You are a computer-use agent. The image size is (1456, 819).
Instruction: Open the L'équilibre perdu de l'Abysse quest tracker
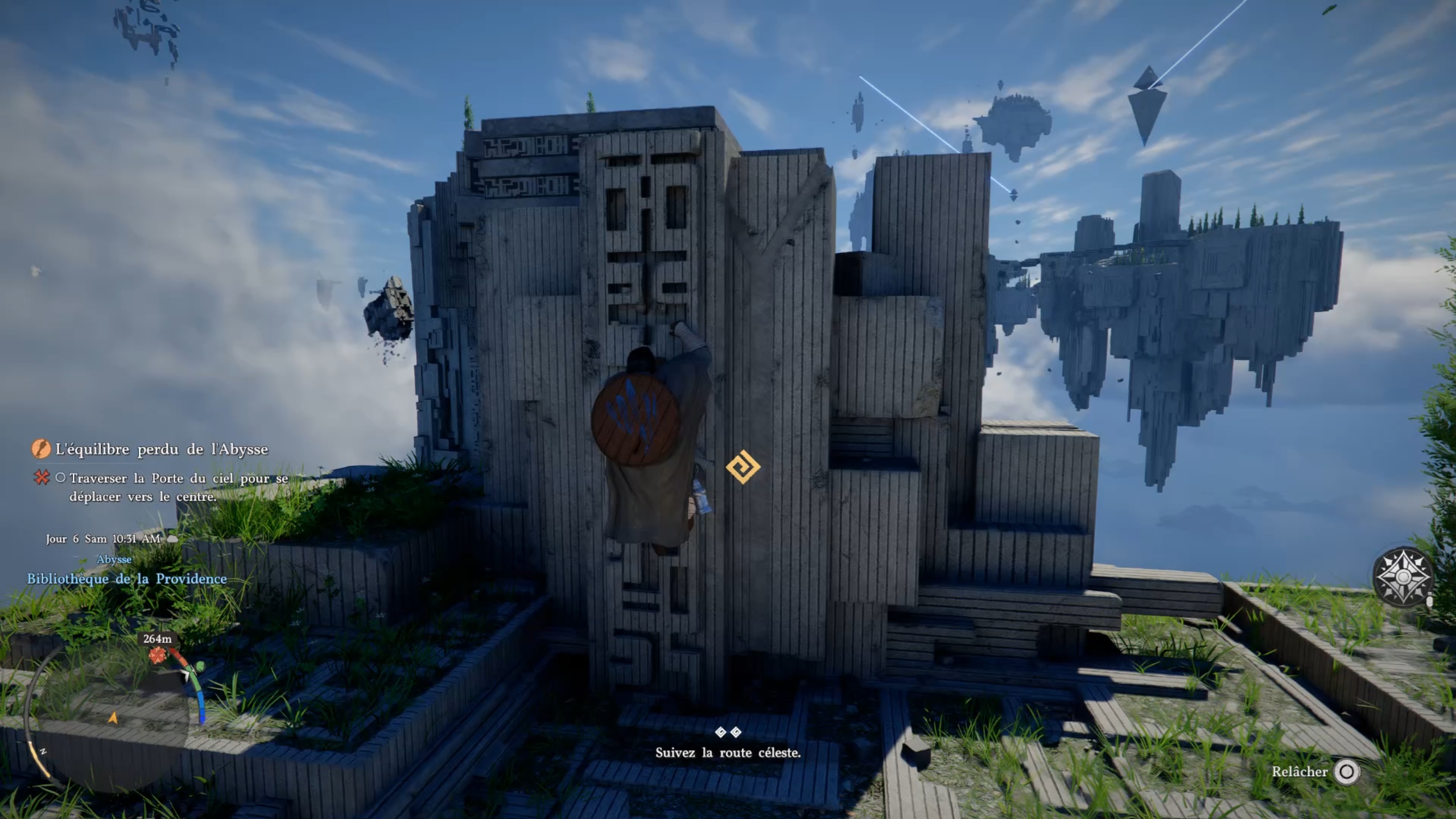162,449
